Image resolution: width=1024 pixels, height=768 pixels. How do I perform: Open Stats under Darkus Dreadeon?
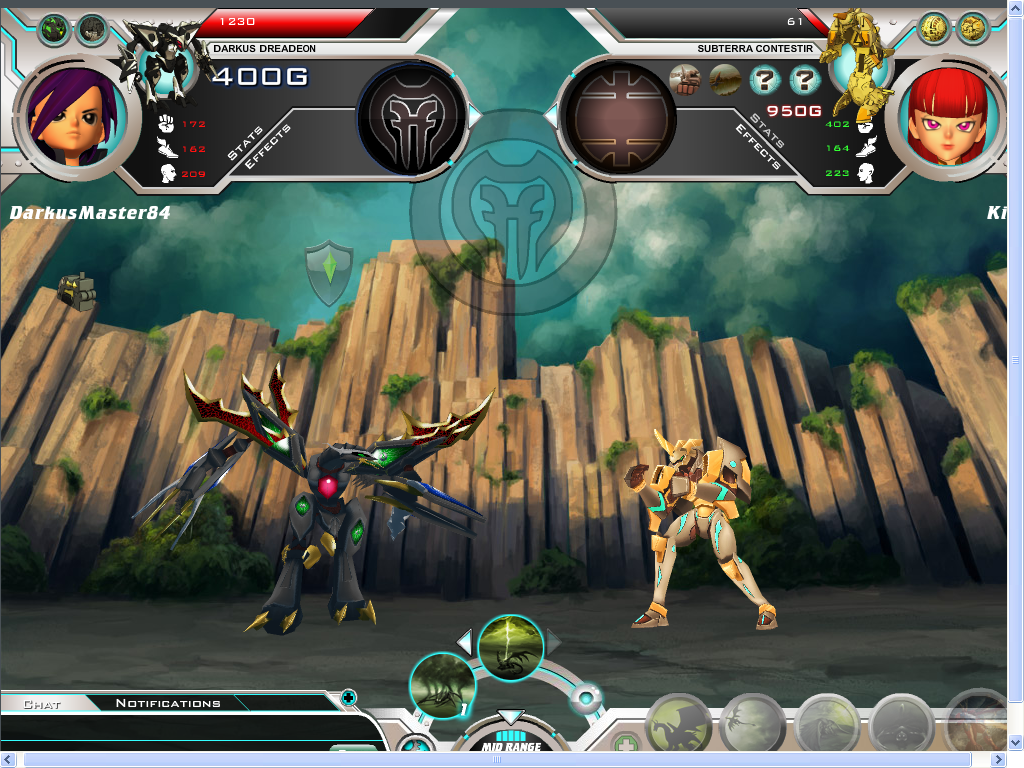(245, 143)
